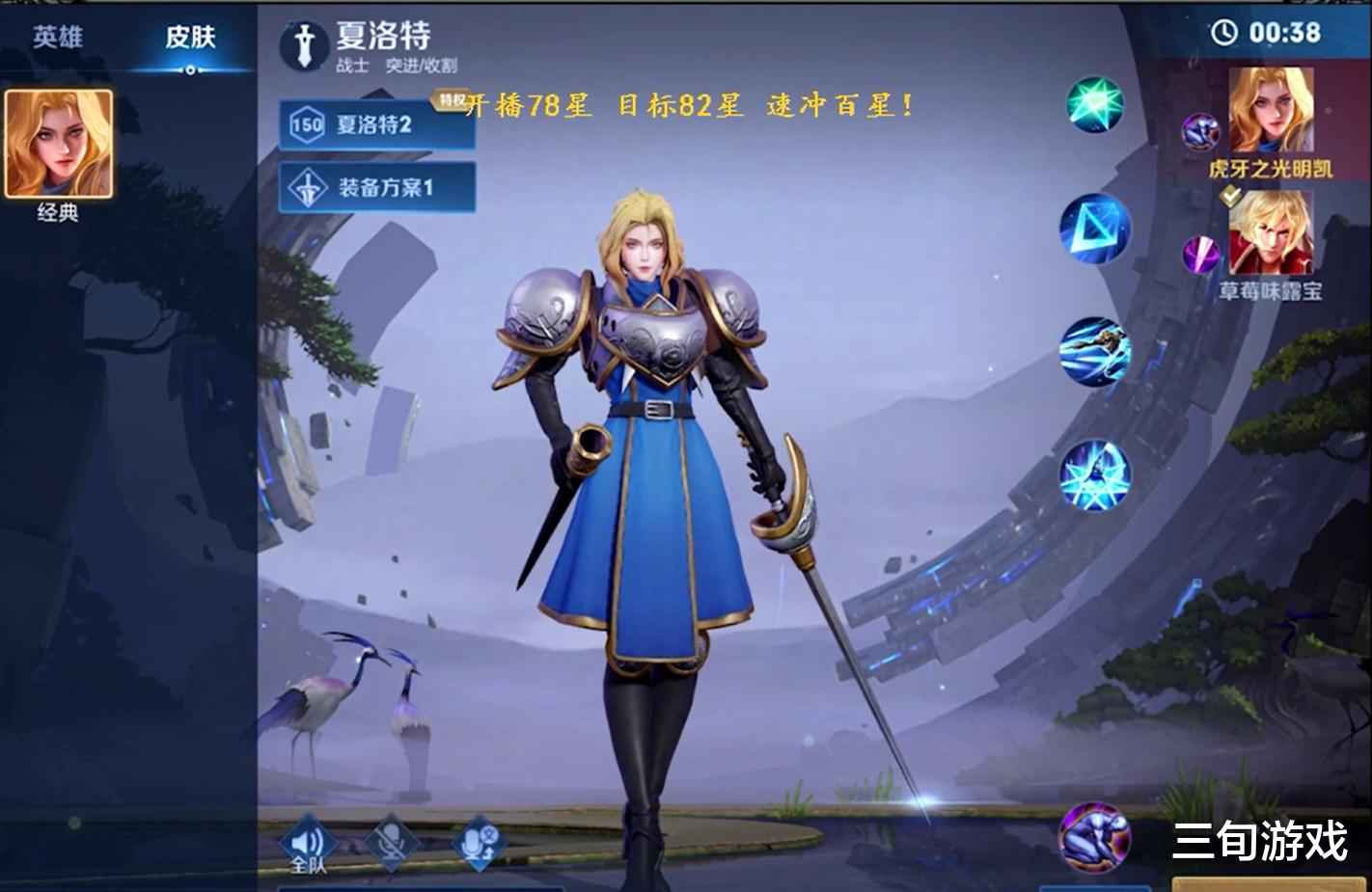Open the 特权 privilege badge
This screenshot has height=892, width=1372.
pos(450,97)
